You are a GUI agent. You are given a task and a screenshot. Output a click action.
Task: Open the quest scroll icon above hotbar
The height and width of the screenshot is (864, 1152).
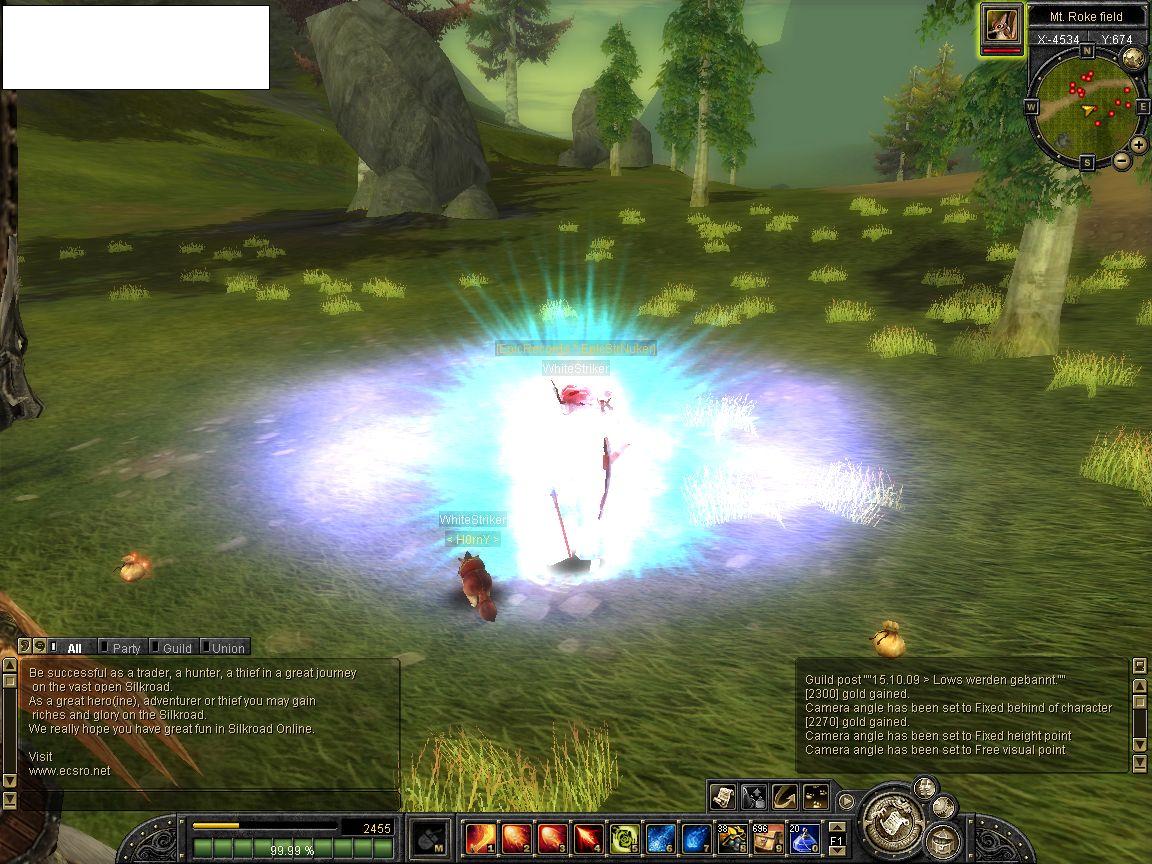click(x=722, y=797)
